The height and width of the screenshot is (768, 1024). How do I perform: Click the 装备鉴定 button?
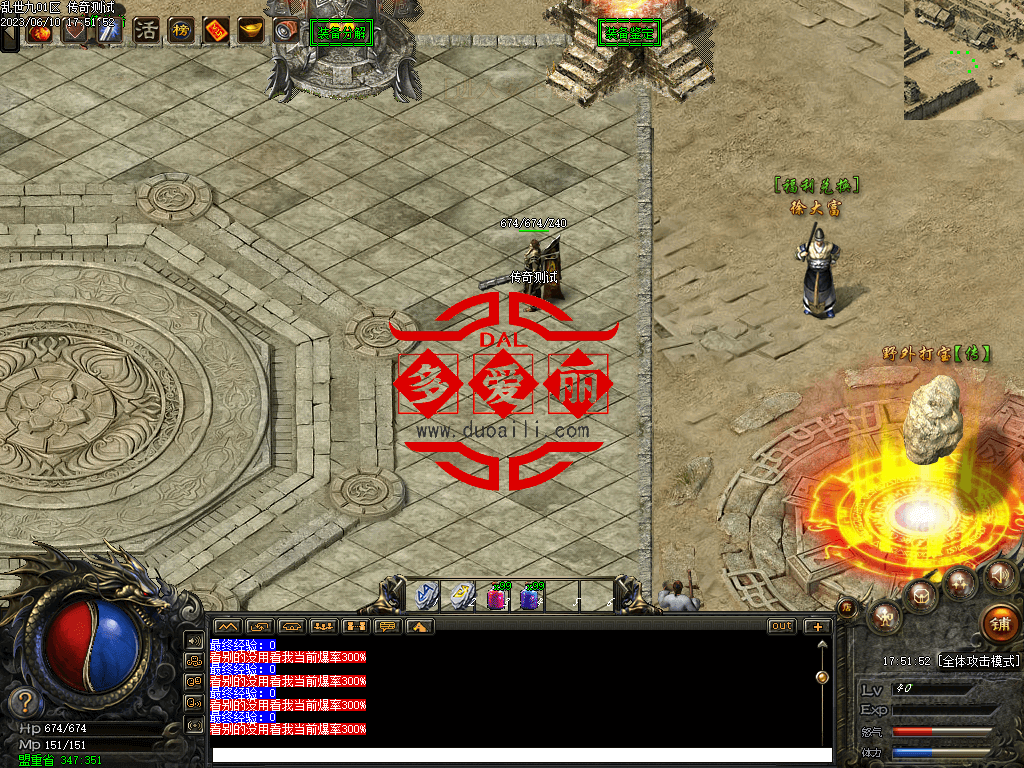tap(628, 33)
